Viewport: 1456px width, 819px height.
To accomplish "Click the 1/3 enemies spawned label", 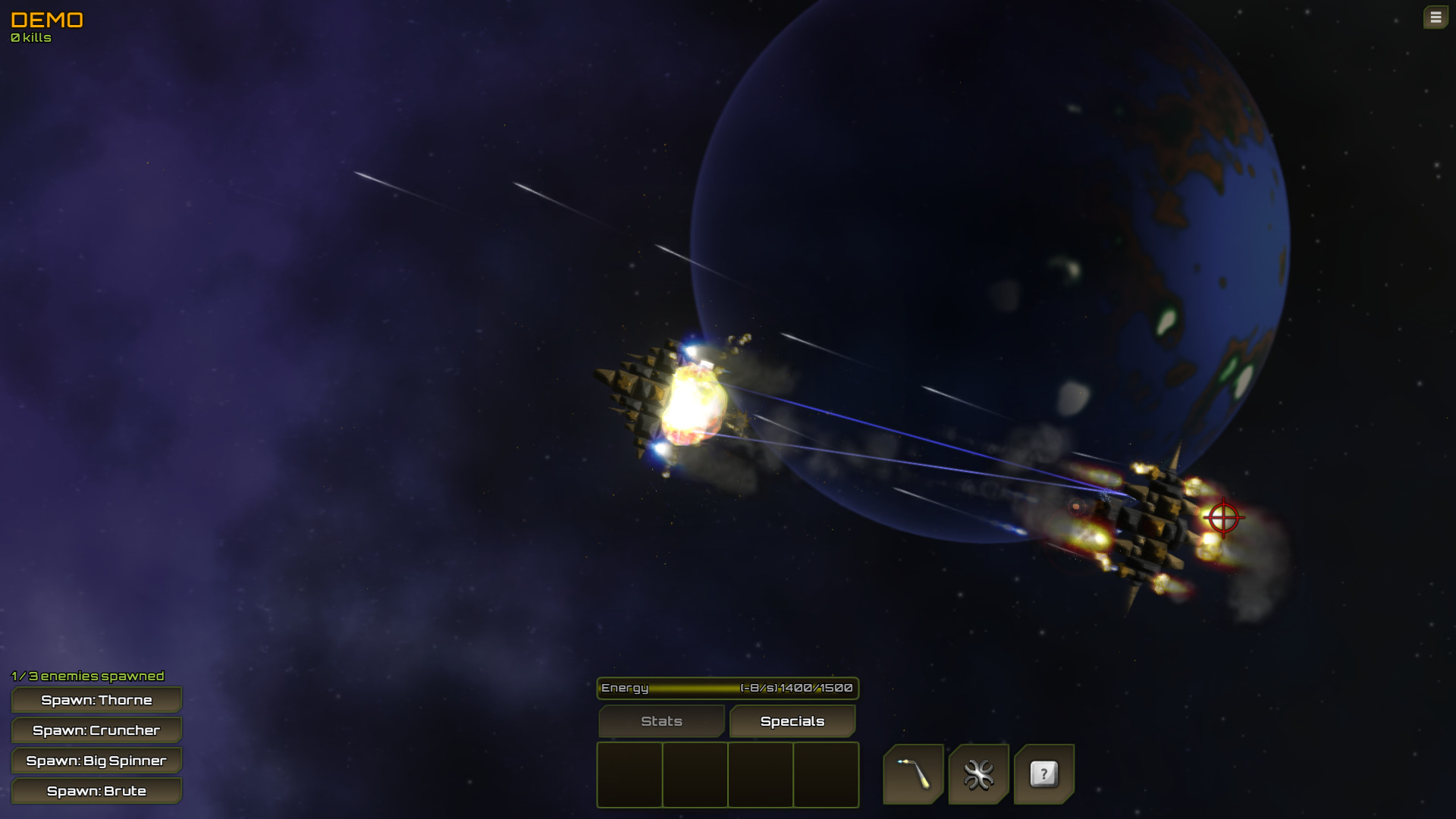I will coord(87,674).
